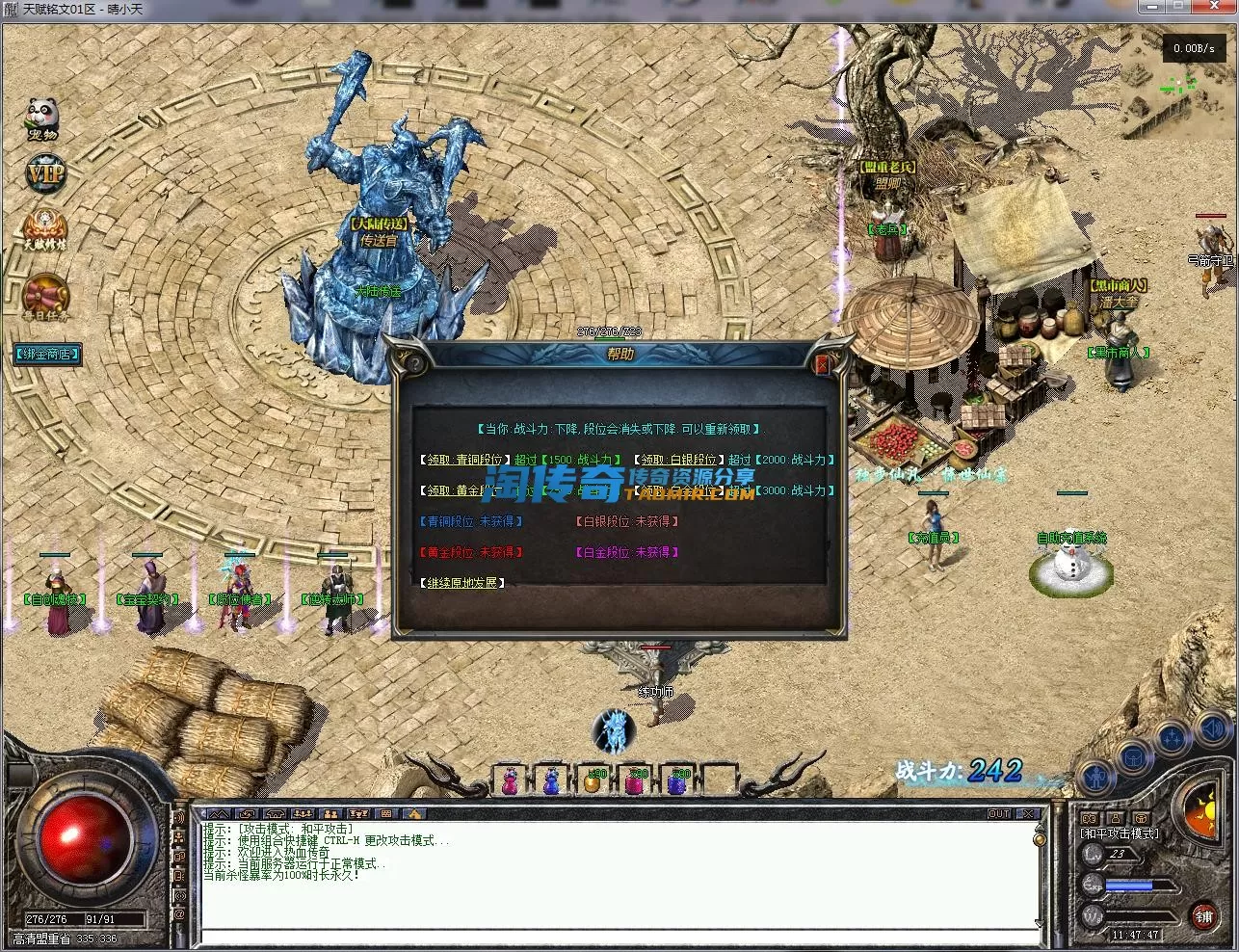The width and height of the screenshot is (1239, 952).
Task: Open the red 铺 shop button
Action: (x=1203, y=916)
